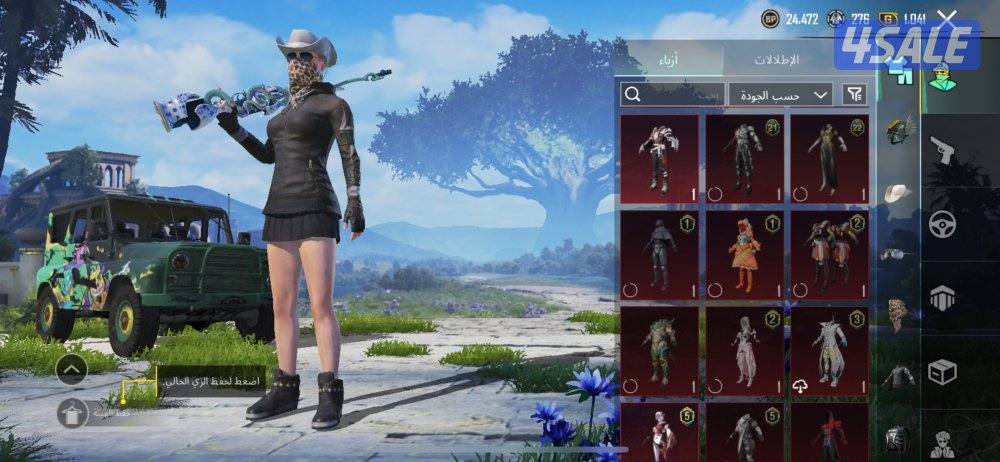Open the steering wheel vehicle category
This screenshot has width=1000, height=462.
(x=941, y=224)
